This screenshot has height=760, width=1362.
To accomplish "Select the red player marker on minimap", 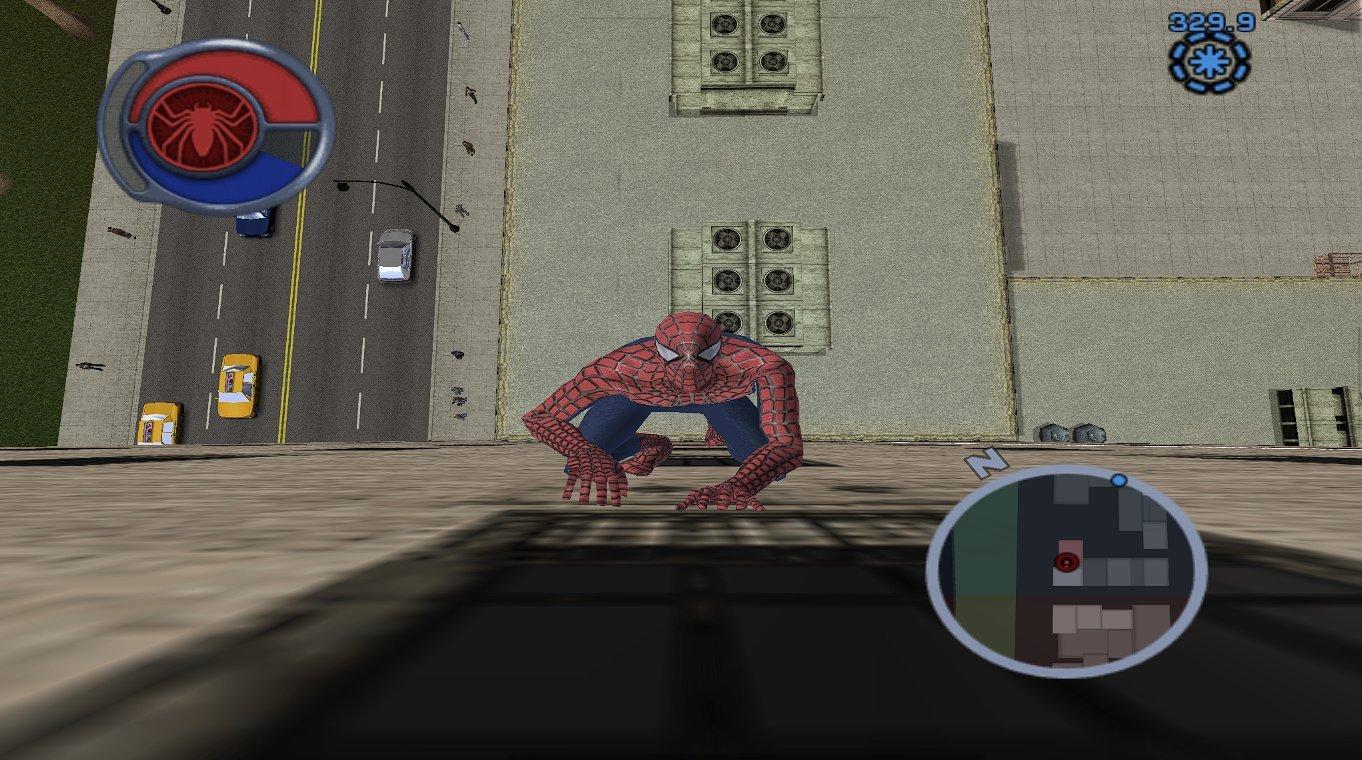I will point(1065,561).
